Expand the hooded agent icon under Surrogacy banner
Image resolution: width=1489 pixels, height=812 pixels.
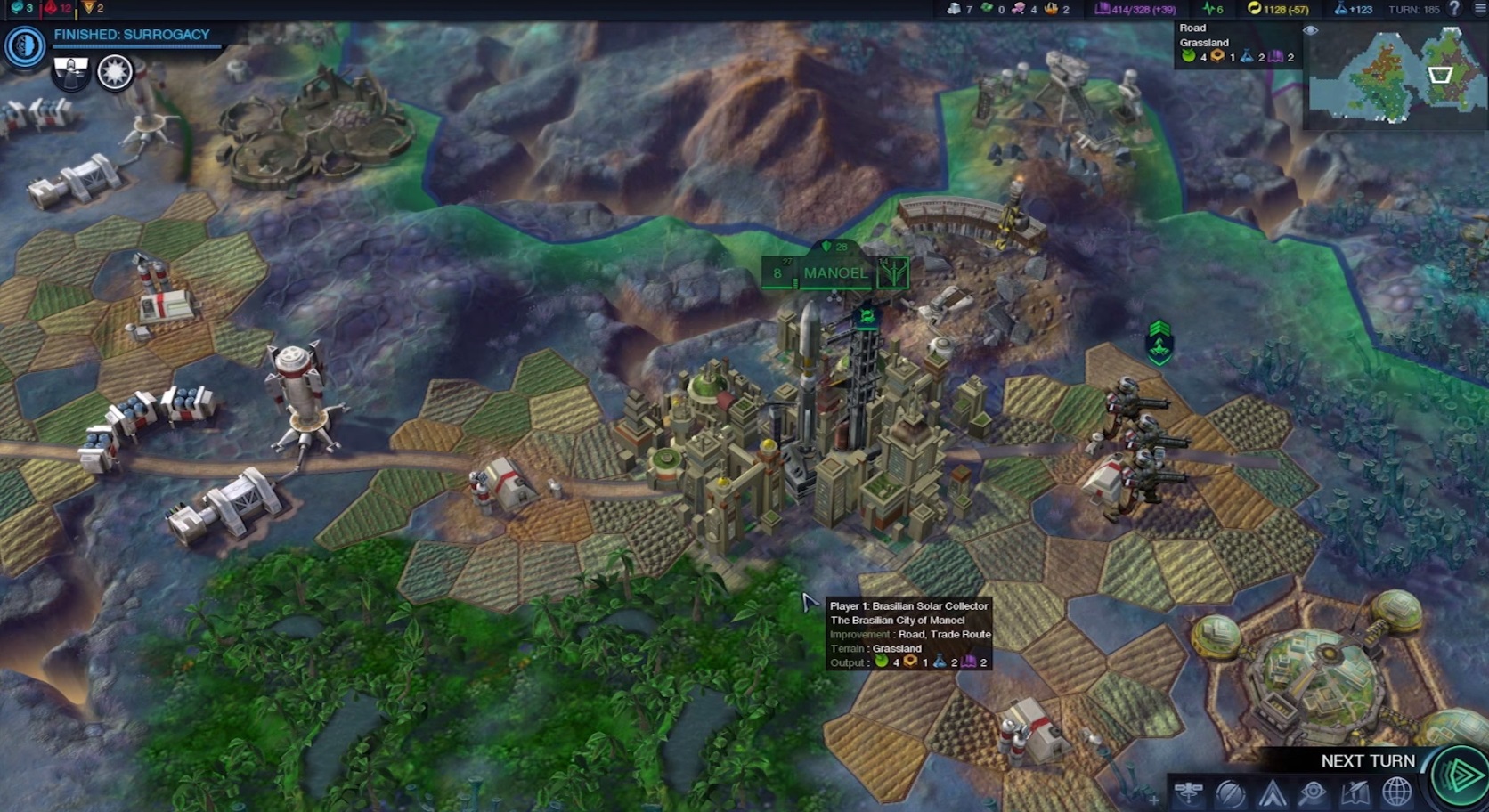pos(70,71)
